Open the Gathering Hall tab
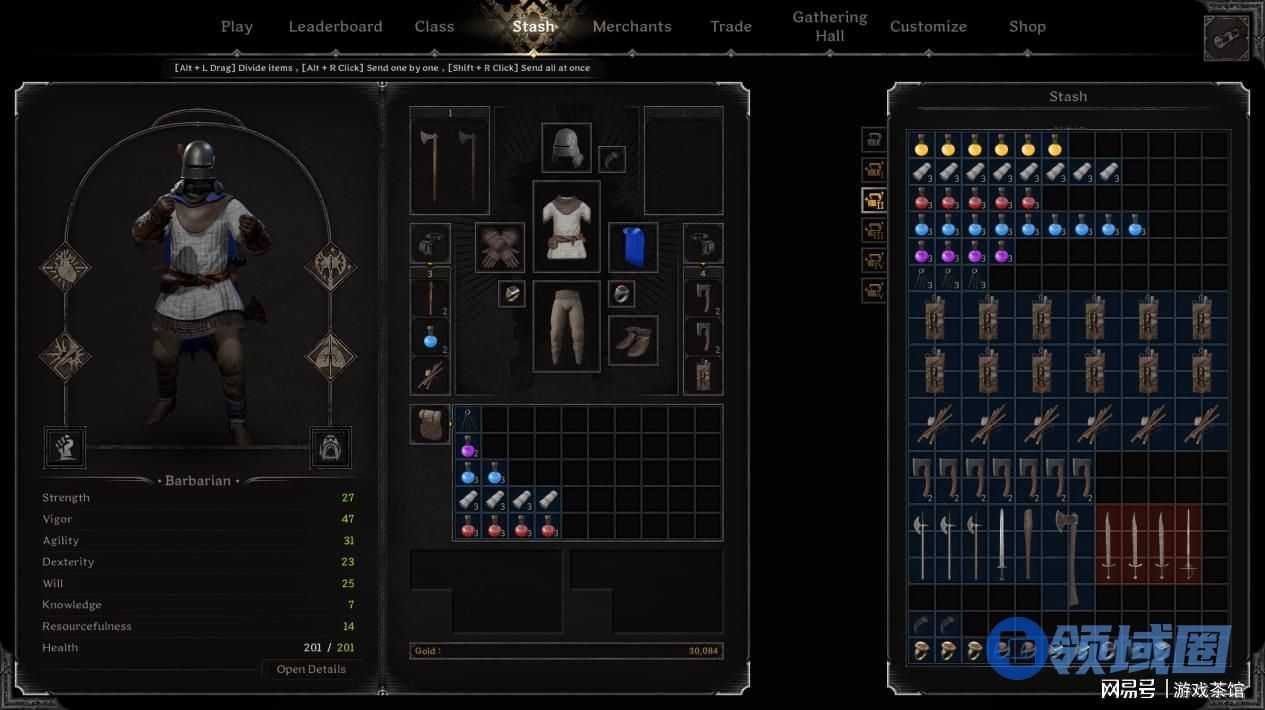Image resolution: width=1265 pixels, height=710 pixels. point(830,26)
